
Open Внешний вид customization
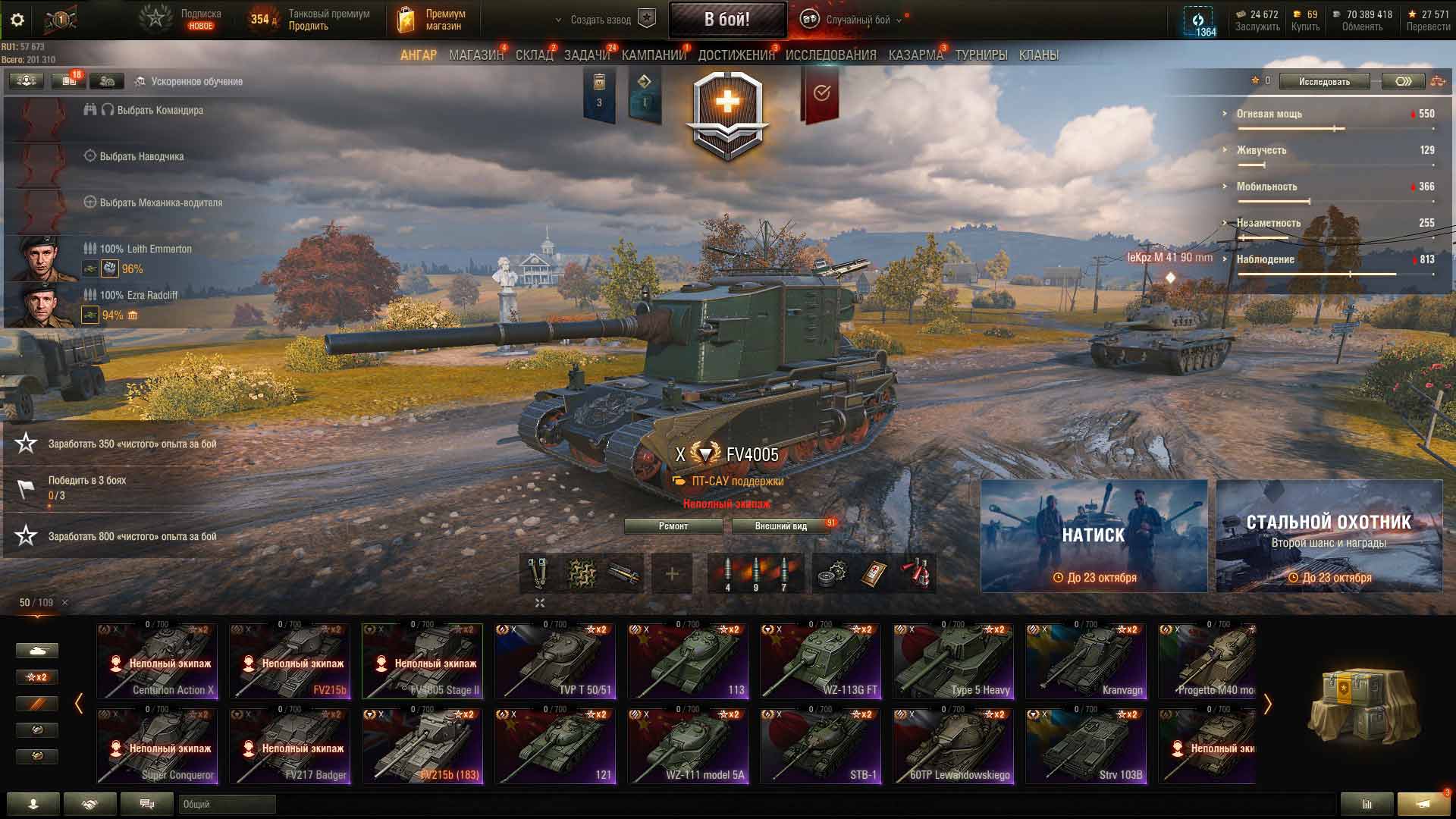coord(781,526)
